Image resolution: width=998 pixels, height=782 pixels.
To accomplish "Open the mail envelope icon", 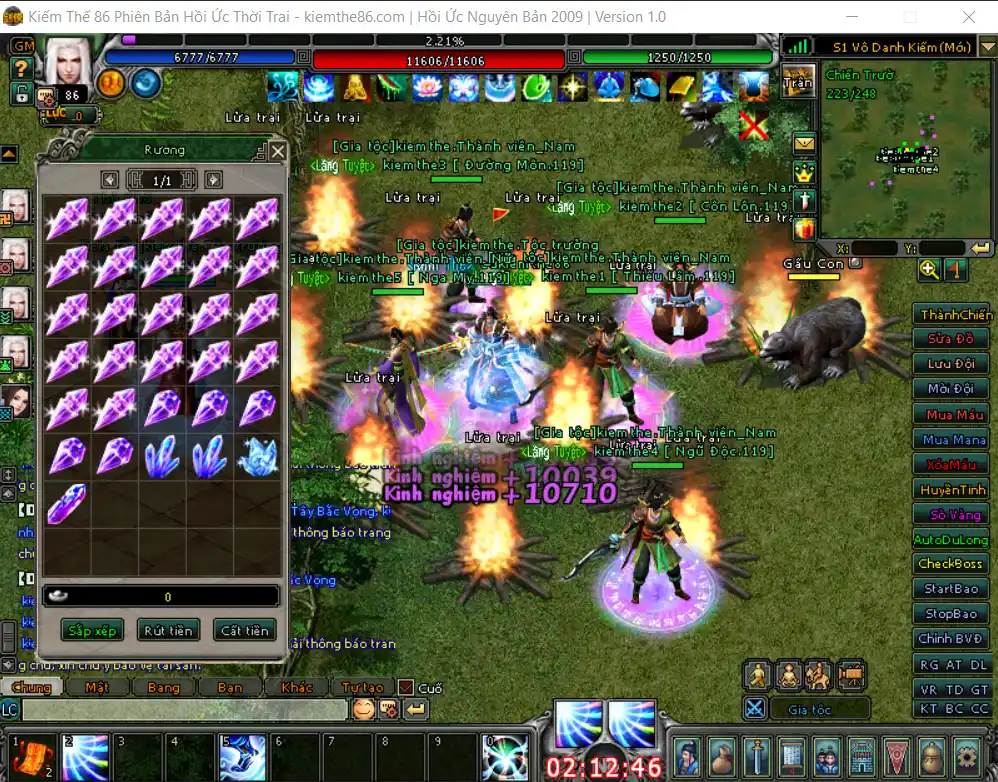I will click(x=805, y=144).
